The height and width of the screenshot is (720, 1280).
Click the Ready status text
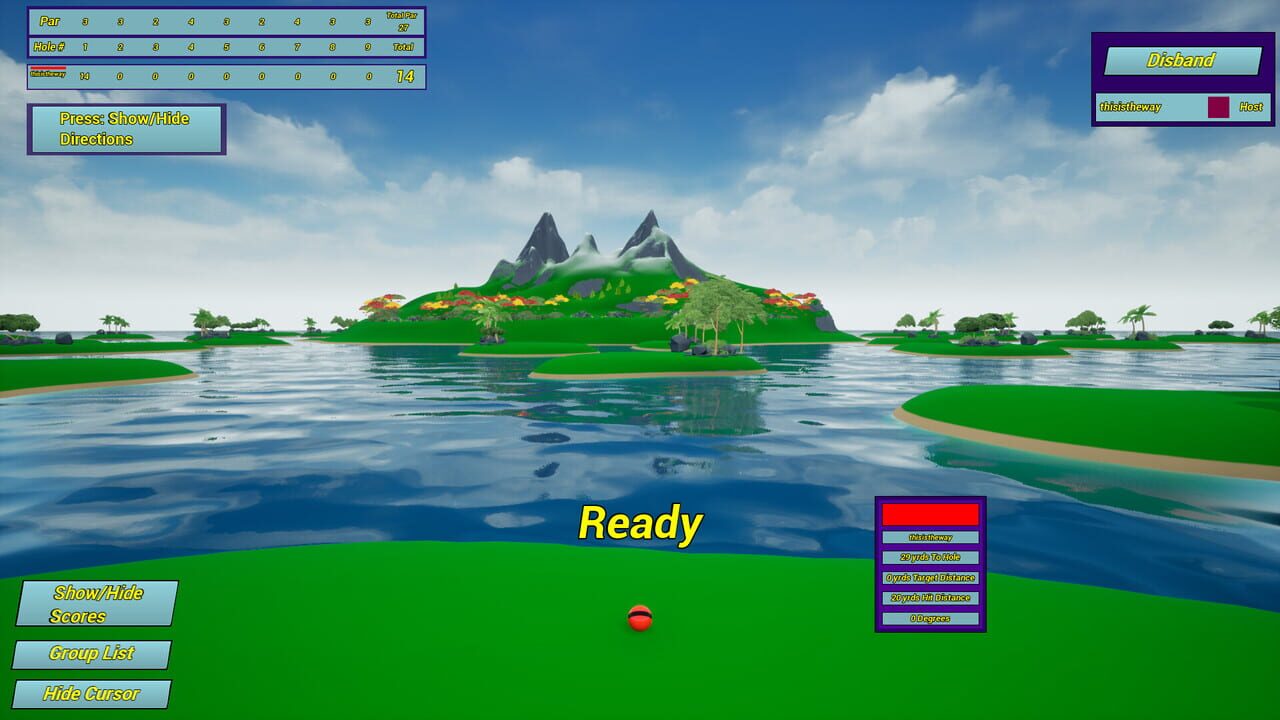[x=641, y=521]
